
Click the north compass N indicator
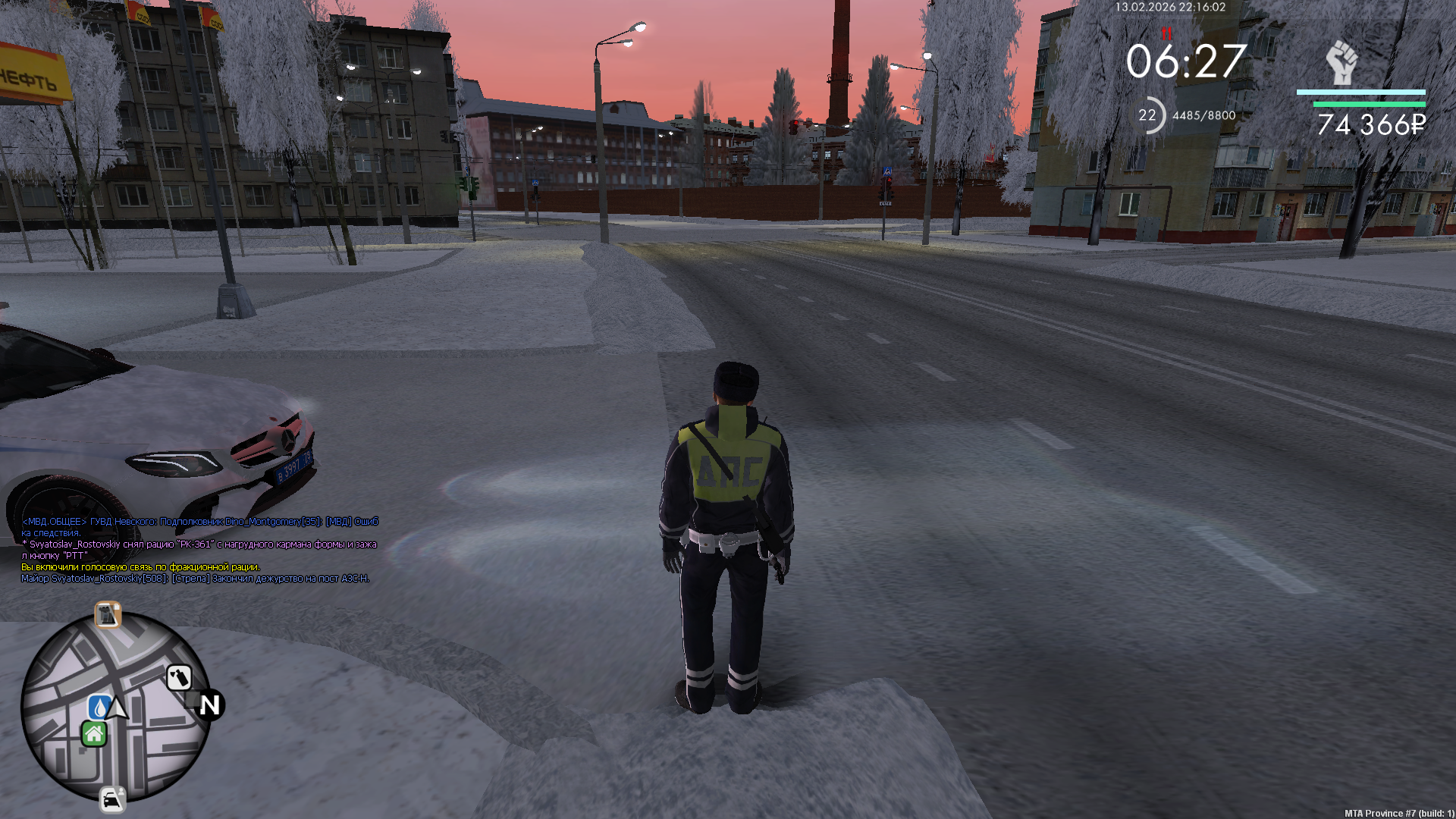click(210, 705)
